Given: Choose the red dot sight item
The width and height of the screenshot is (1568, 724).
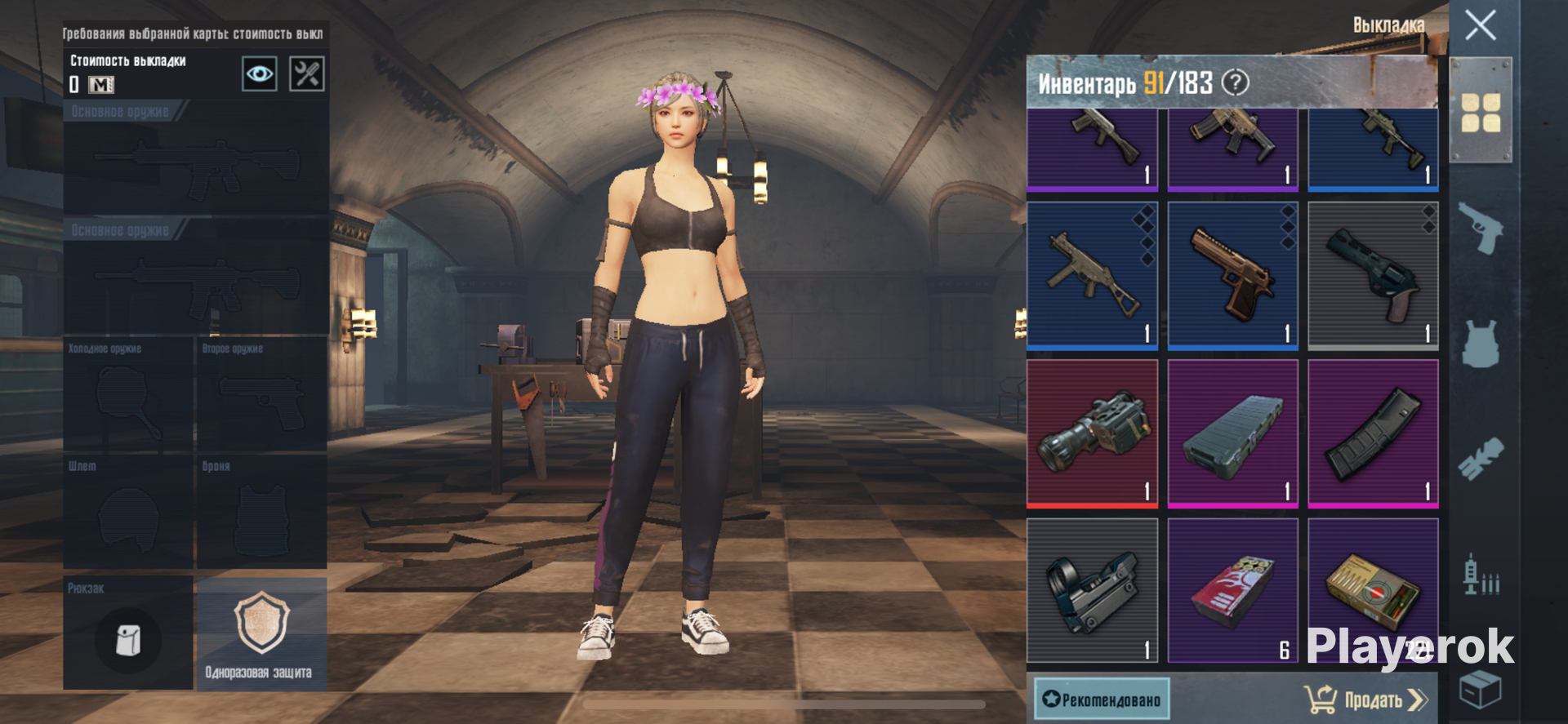Looking at the screenshot, I should click(1092, 590).
